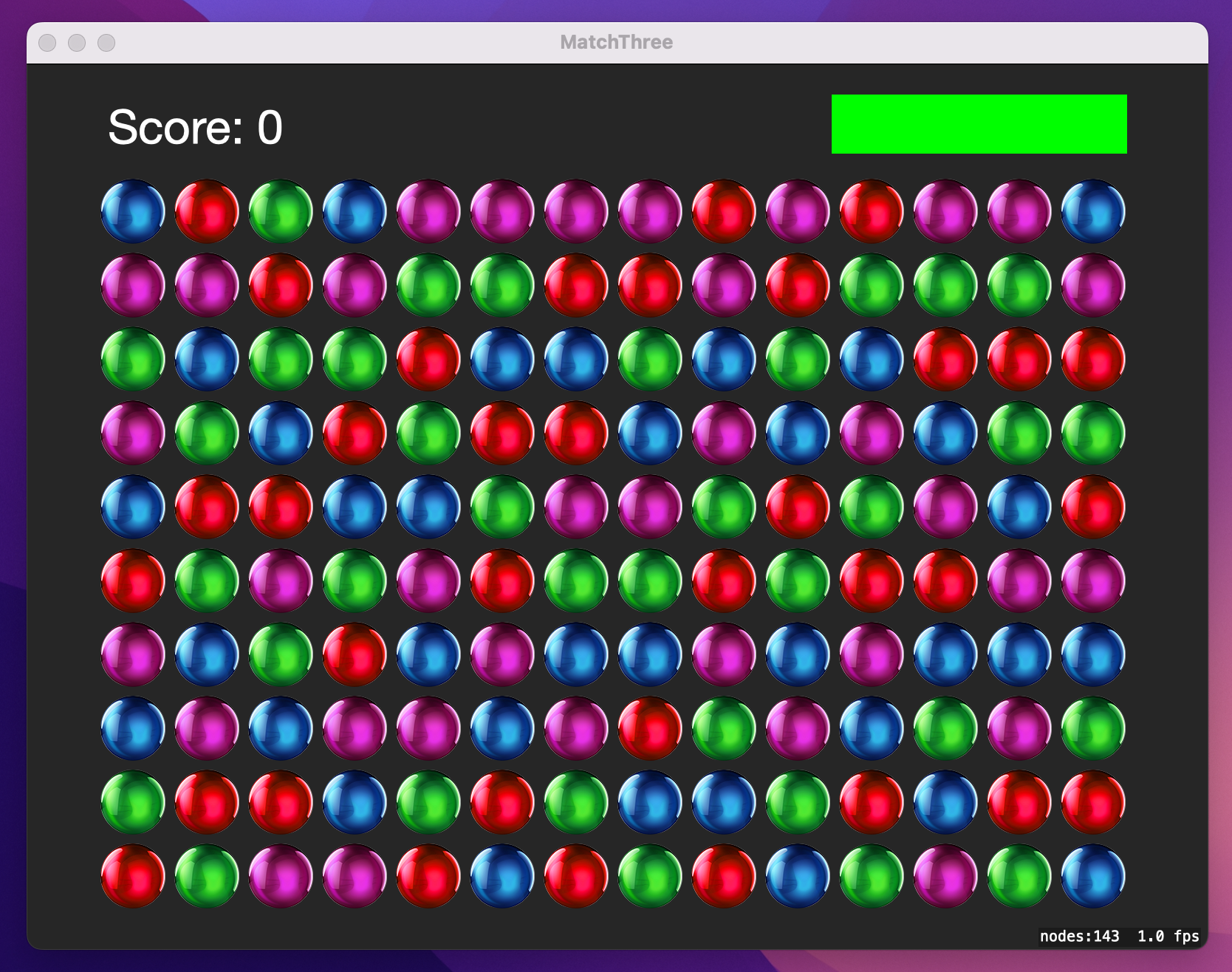Click the green orb at the far left of row three
Viewport: 1232px width, 972px height.
click(x=134, y=358)
